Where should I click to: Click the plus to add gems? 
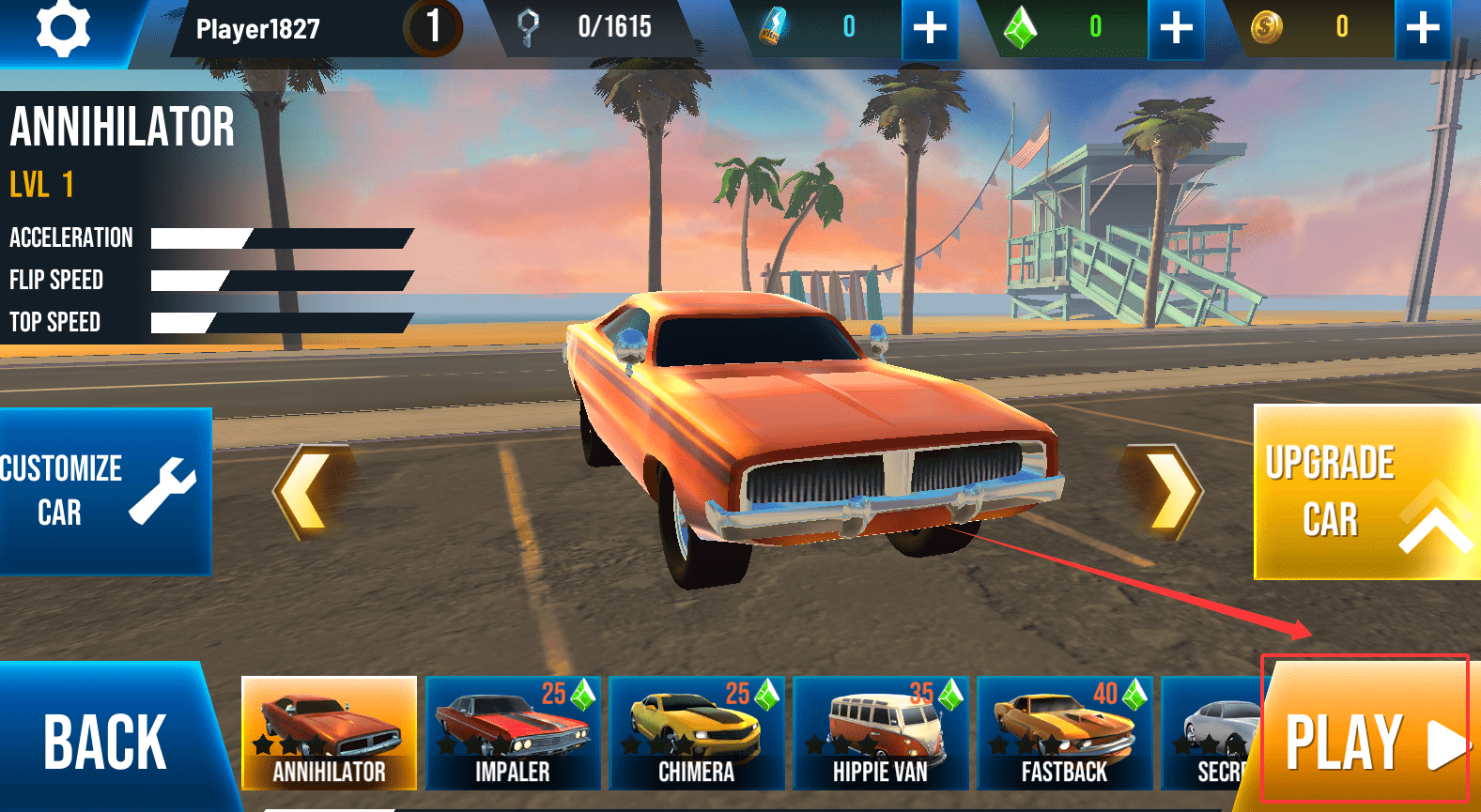(1176, 26)
